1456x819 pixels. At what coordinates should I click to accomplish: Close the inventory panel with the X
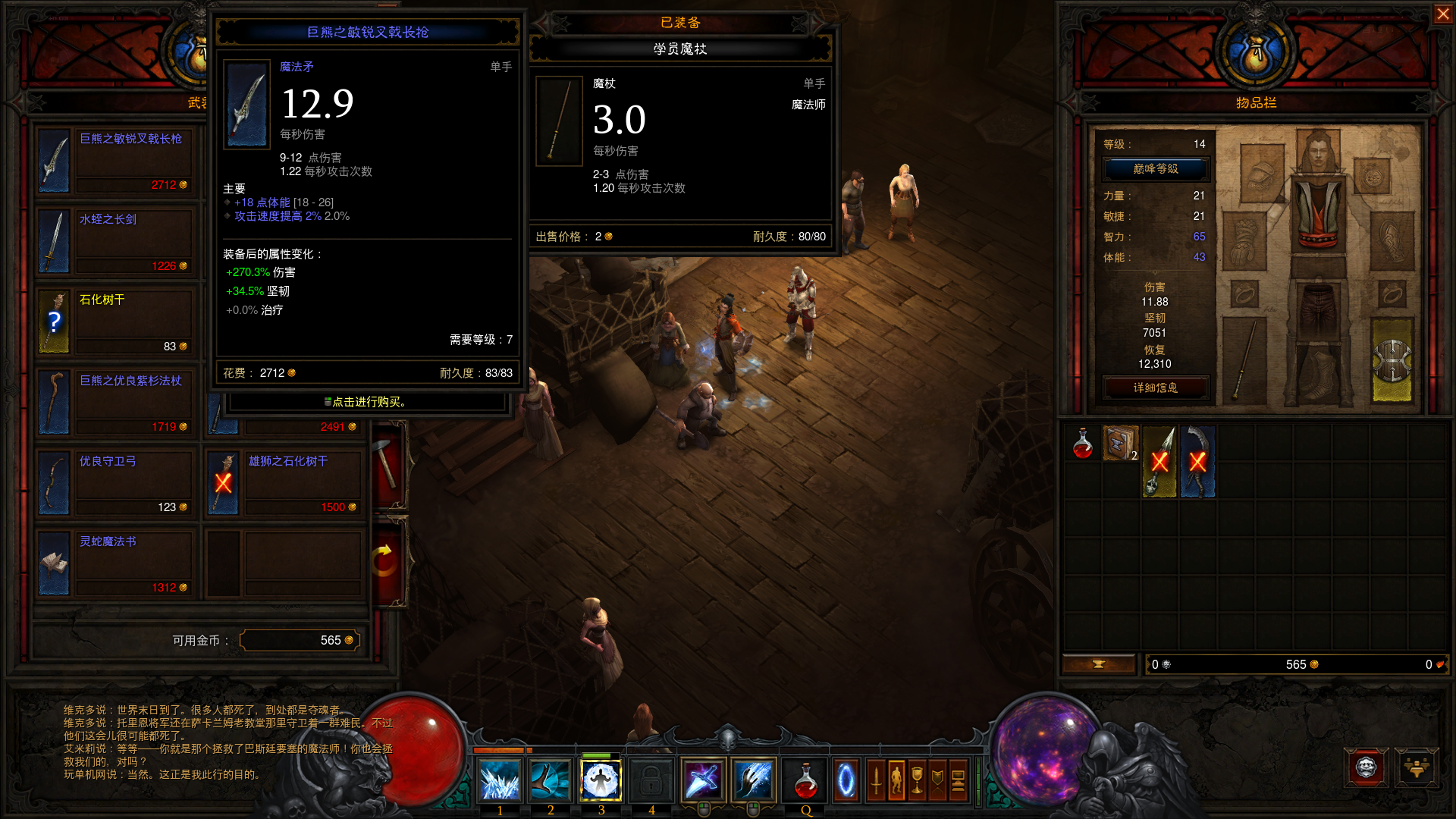pyautogui.click(x=1442, y=14)
